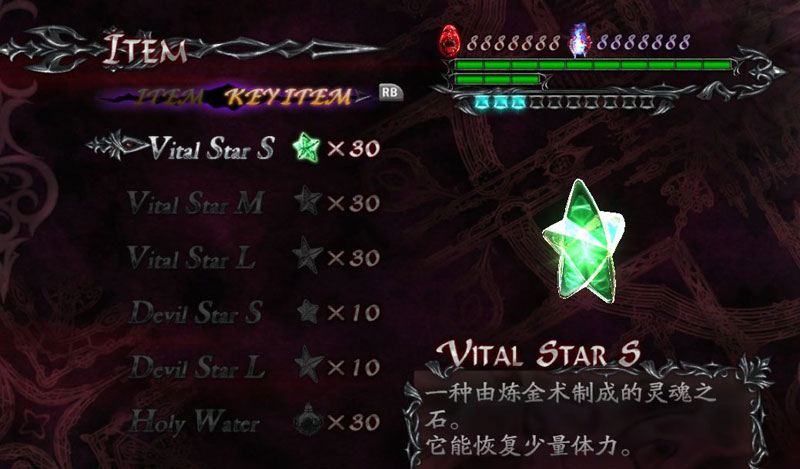800x469 pixels.
Task: Switch to the Key Item tab
Action: pos(286,97)
